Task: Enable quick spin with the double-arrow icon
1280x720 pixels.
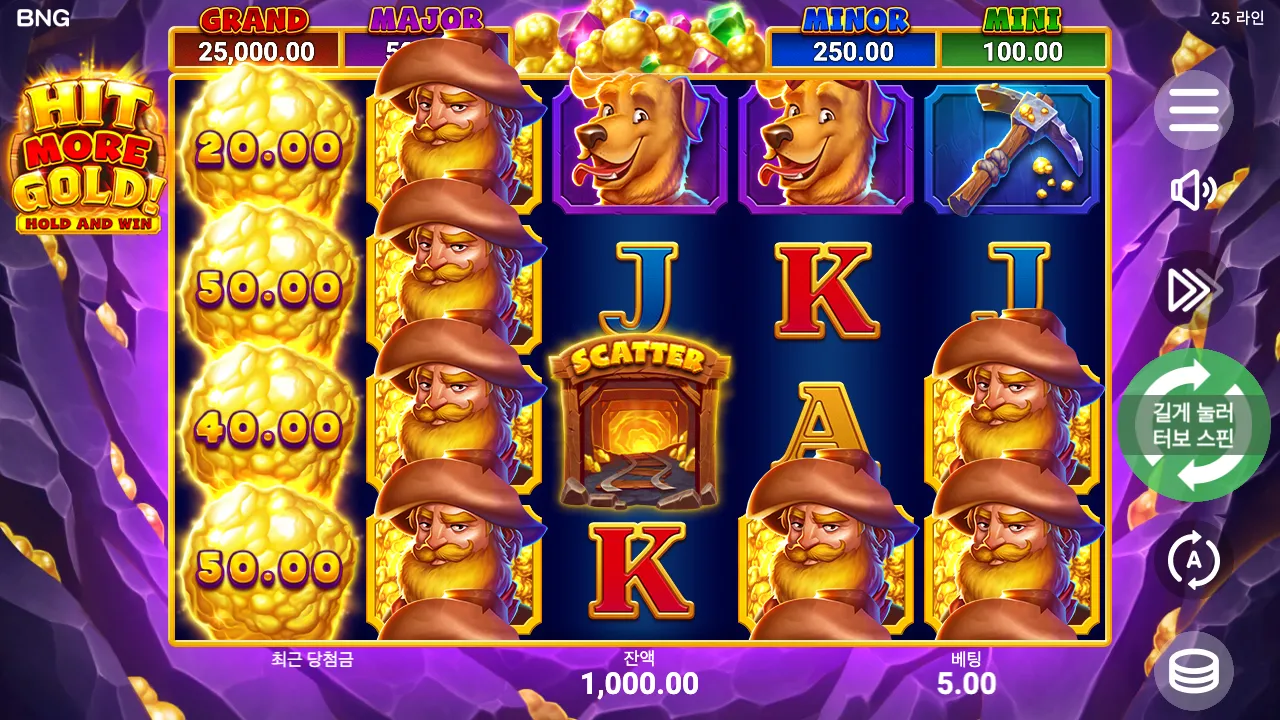Action: pos(1193,287)
